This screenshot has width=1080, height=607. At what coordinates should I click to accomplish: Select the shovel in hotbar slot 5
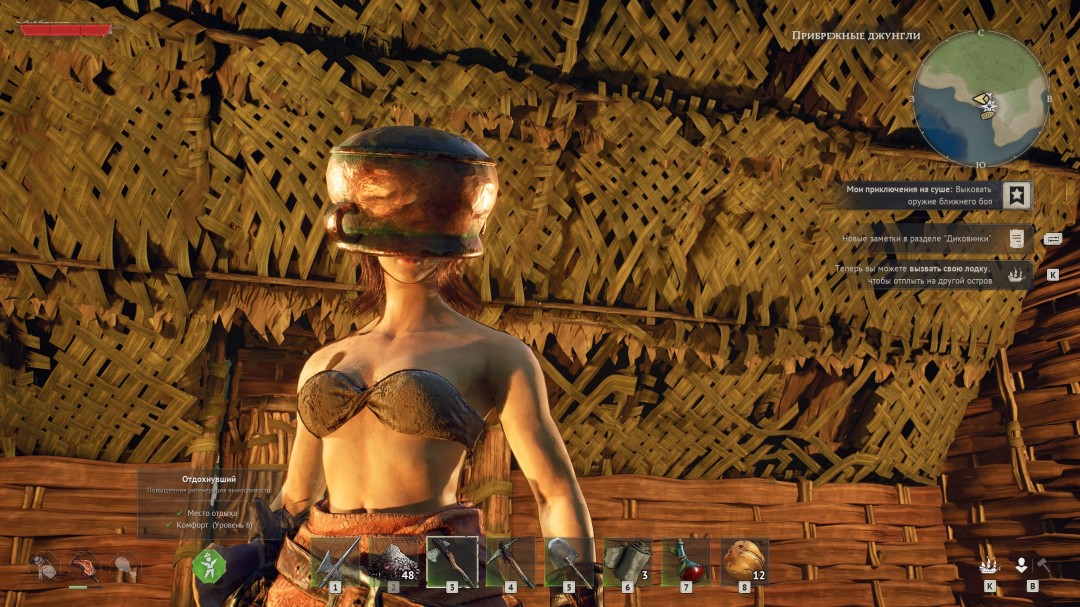click(x=569, y=562)
